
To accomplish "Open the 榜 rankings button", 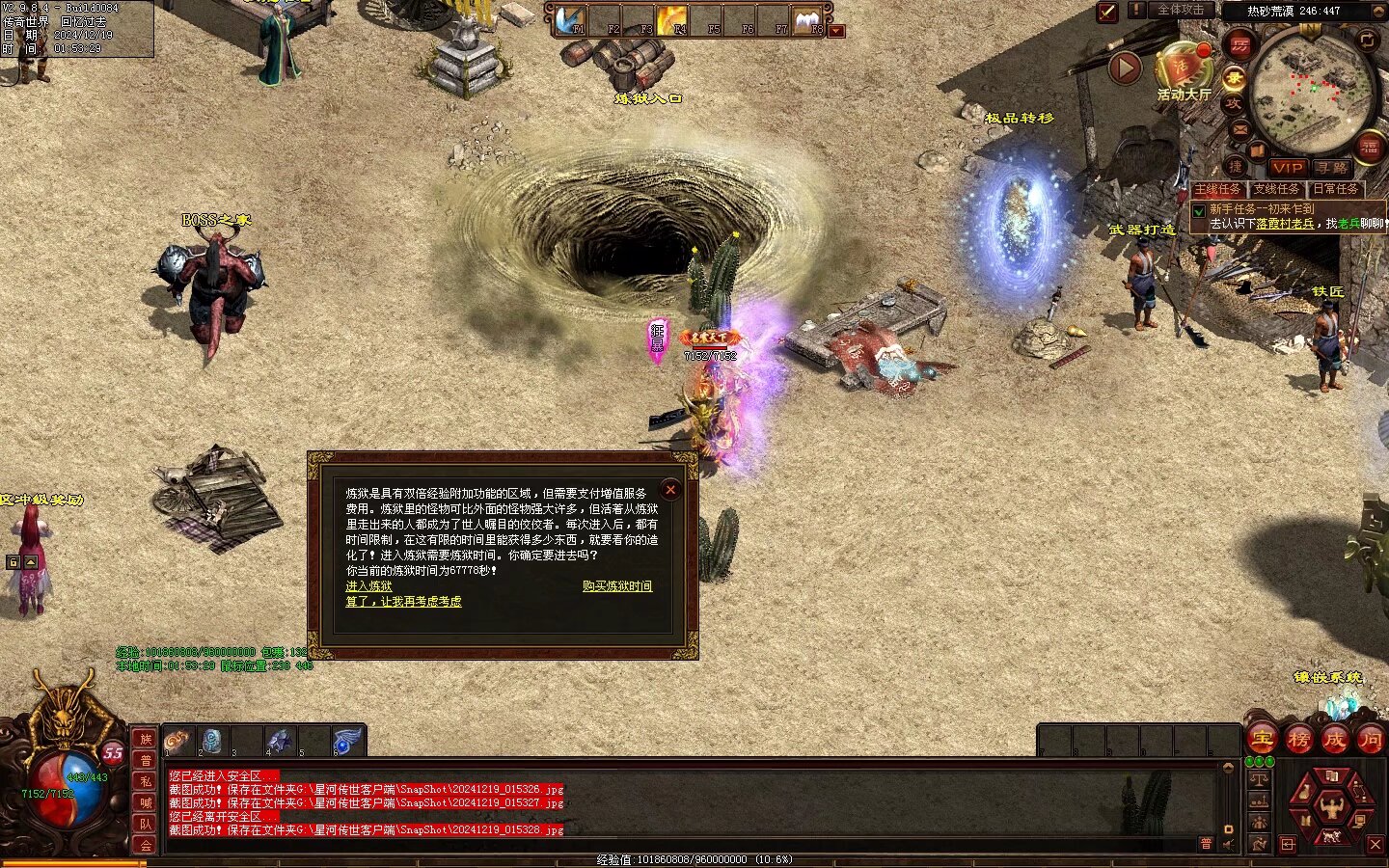I will [1298, 740].
